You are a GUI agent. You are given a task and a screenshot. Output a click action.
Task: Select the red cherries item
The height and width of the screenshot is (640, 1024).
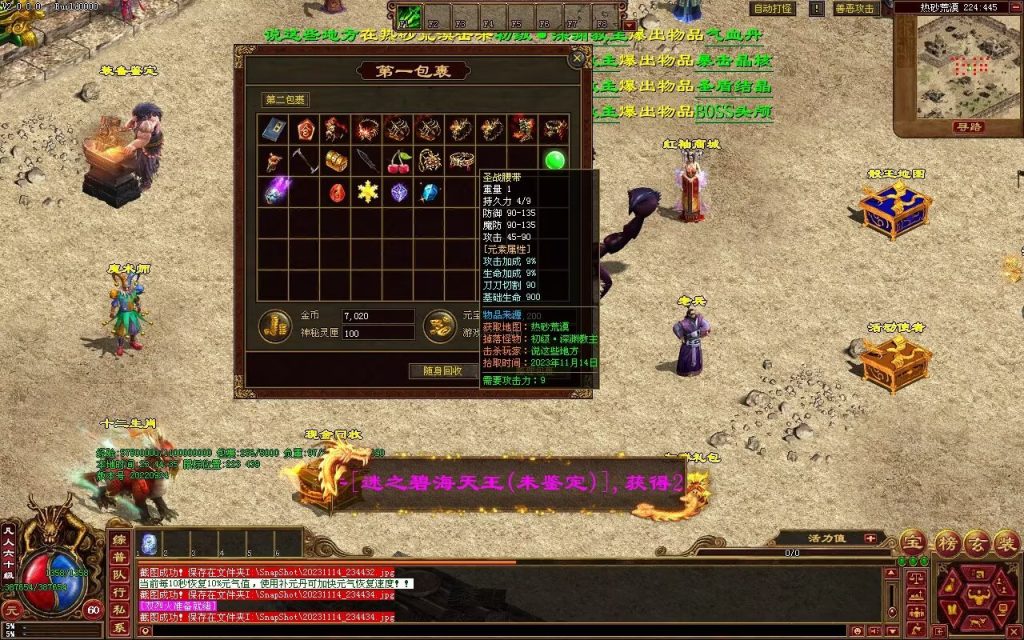[x=399, y=160]
